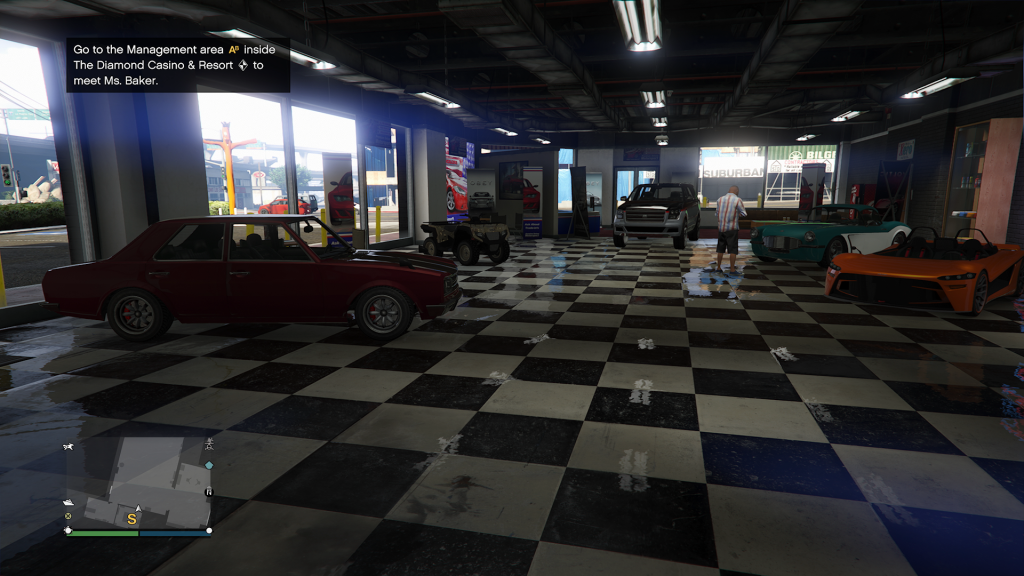The height and width of the screenshot is (576, 1024).
Task: Click the player arrow on the minimap
Action: 138,509
